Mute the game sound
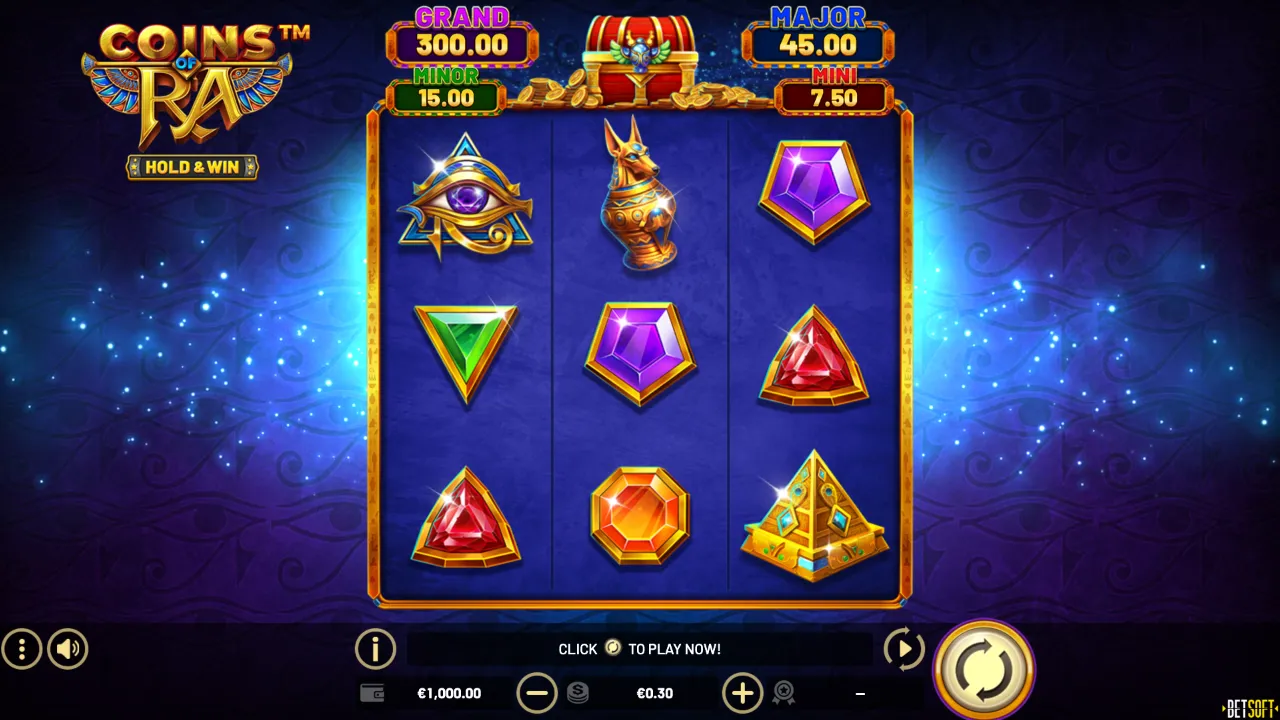The height and width of the screenshot is (720, 1280). point(67,649)
